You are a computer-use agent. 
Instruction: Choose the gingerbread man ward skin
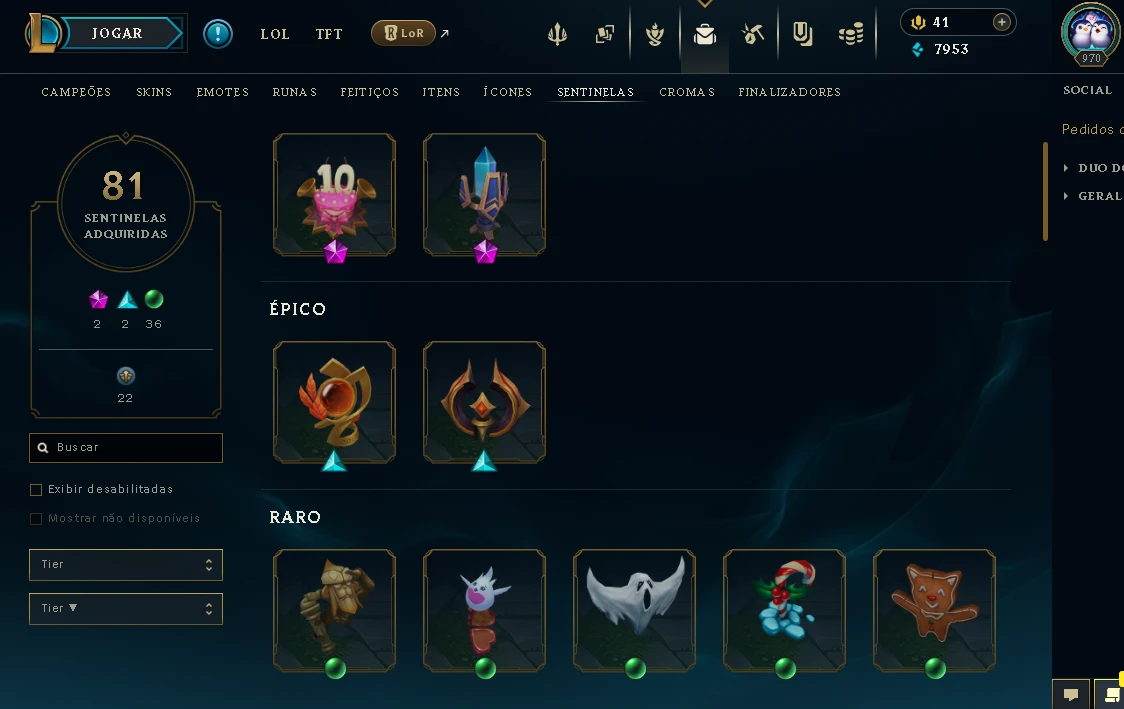pyautogui.click(x=935, y=610)
